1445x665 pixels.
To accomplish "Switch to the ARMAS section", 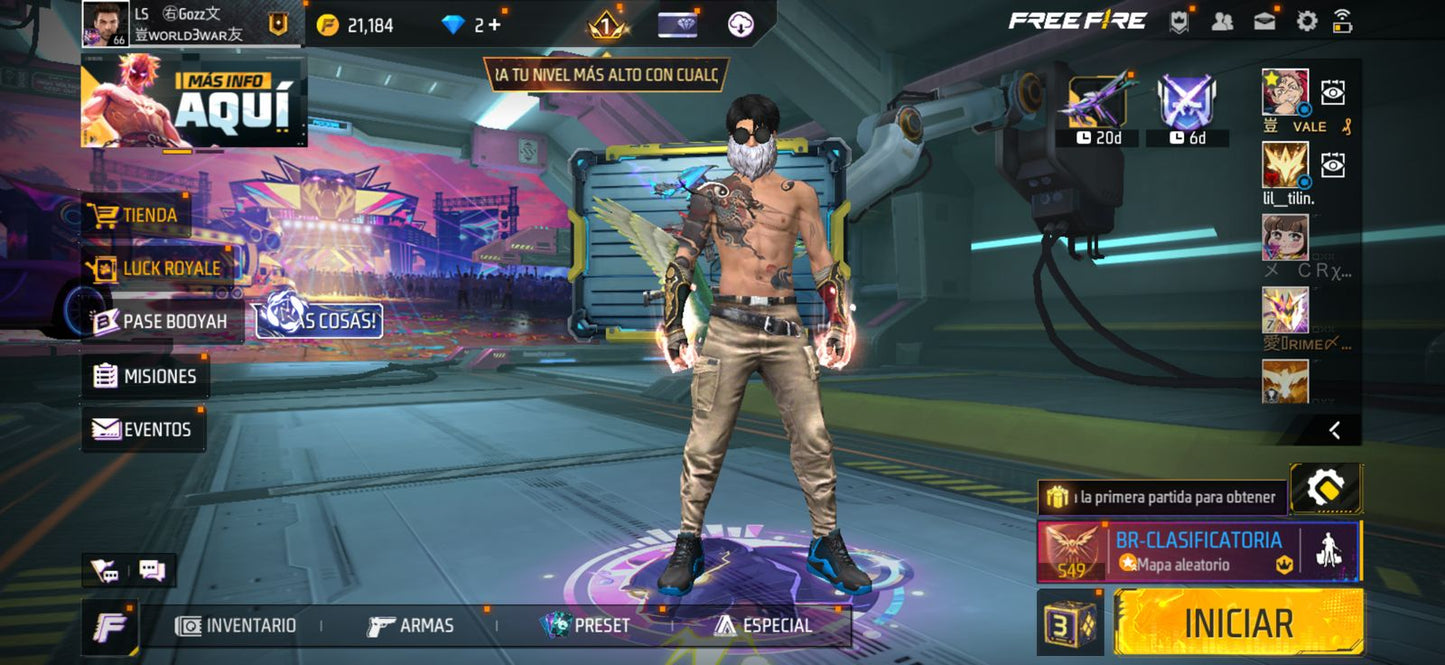I will point(410,626).
